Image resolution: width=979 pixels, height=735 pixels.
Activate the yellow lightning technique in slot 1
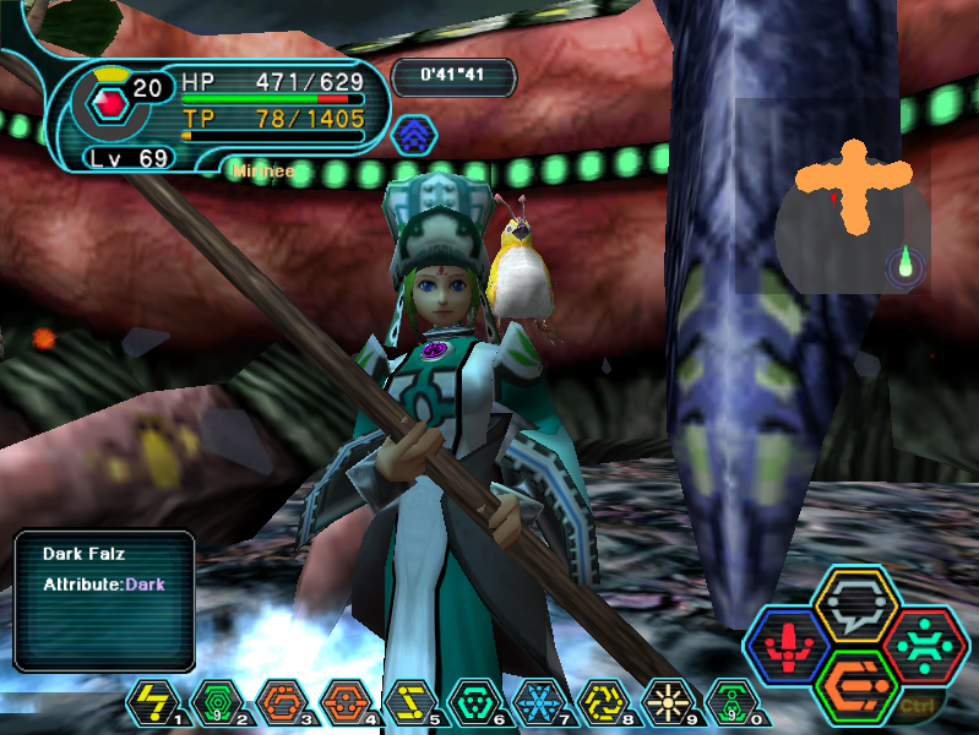pyautogui.click(x=152, y=701)
